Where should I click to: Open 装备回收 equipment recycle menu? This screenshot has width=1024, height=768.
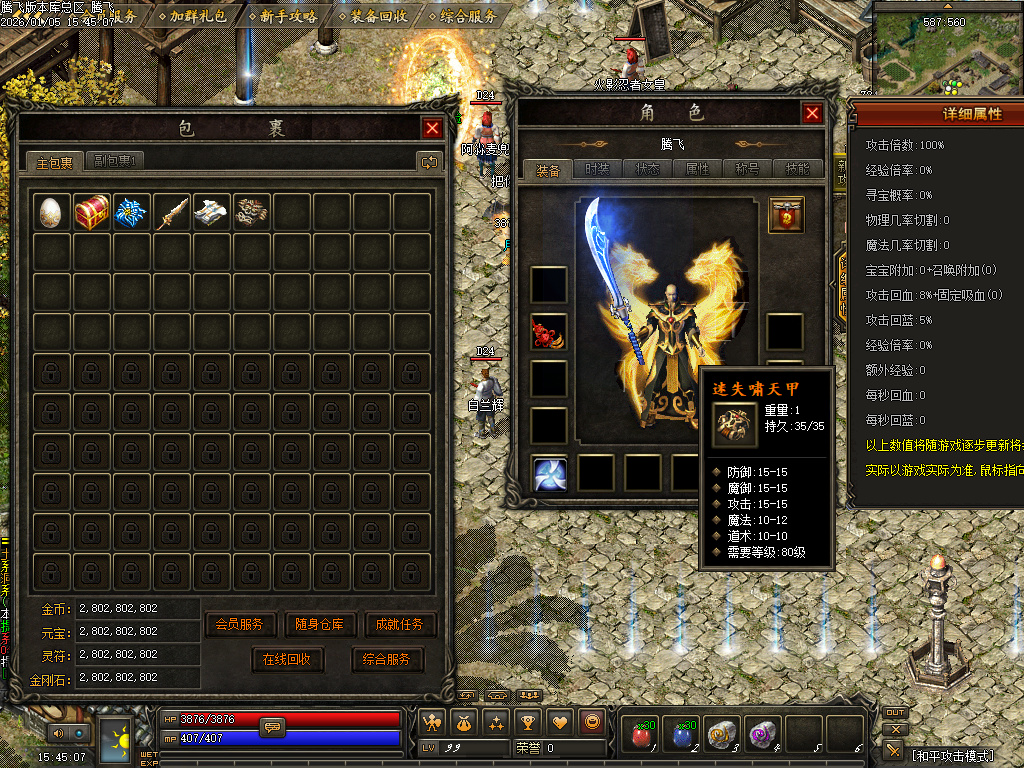(x=377, y=16)
